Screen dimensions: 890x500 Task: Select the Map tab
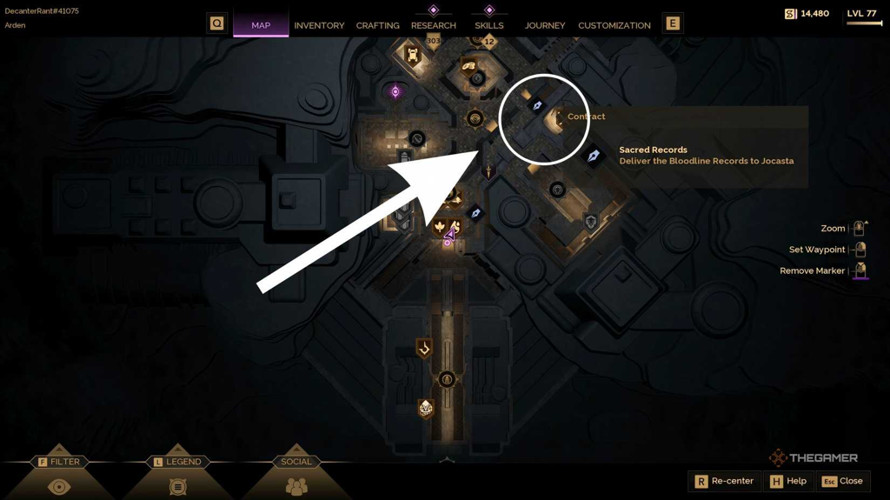coord(261,25)
